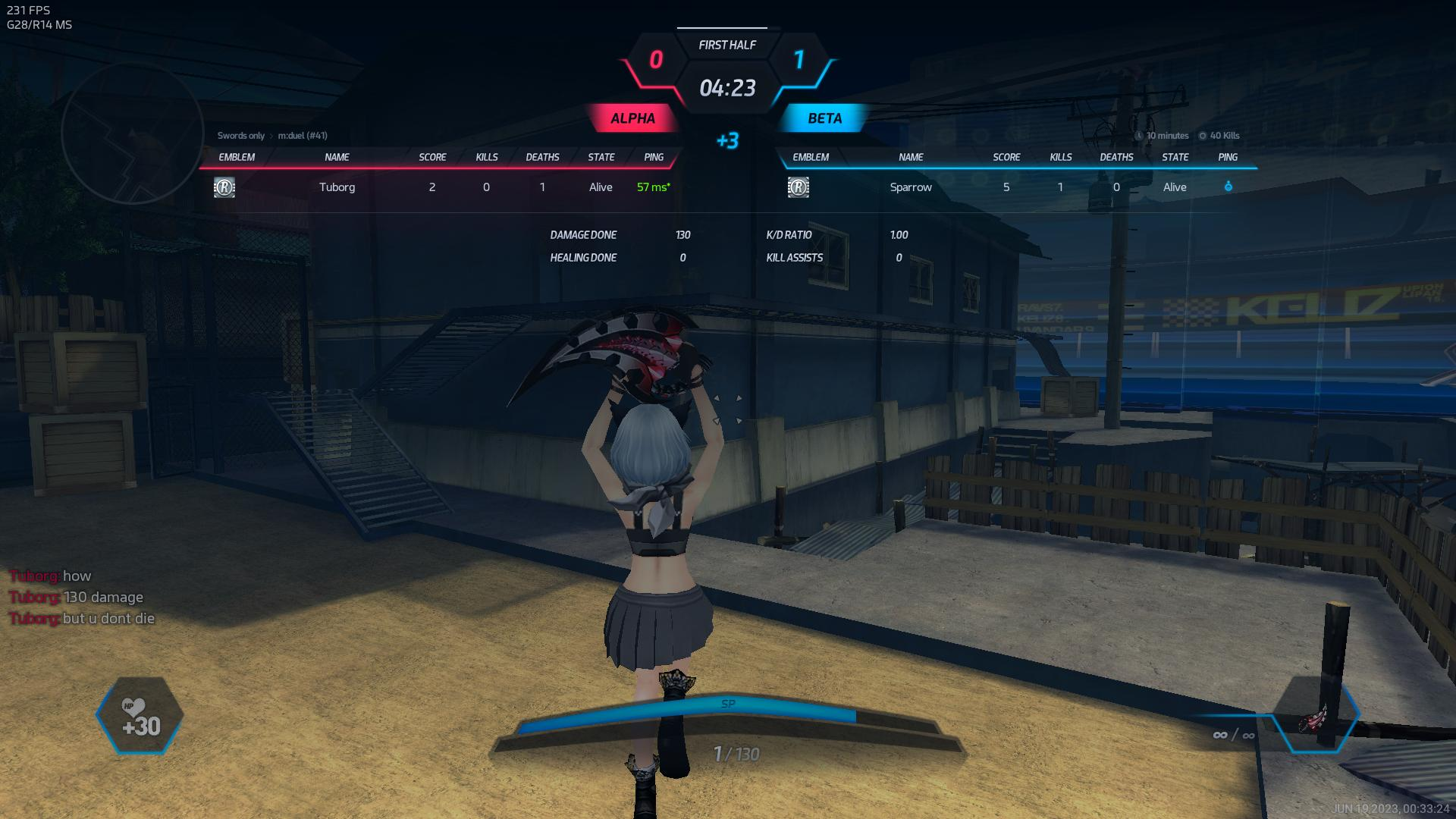The height and width of the screenshot is (819, 1456).
Task: Click the HP +30 heart hexagon
Action: click(x=140, y=716)
